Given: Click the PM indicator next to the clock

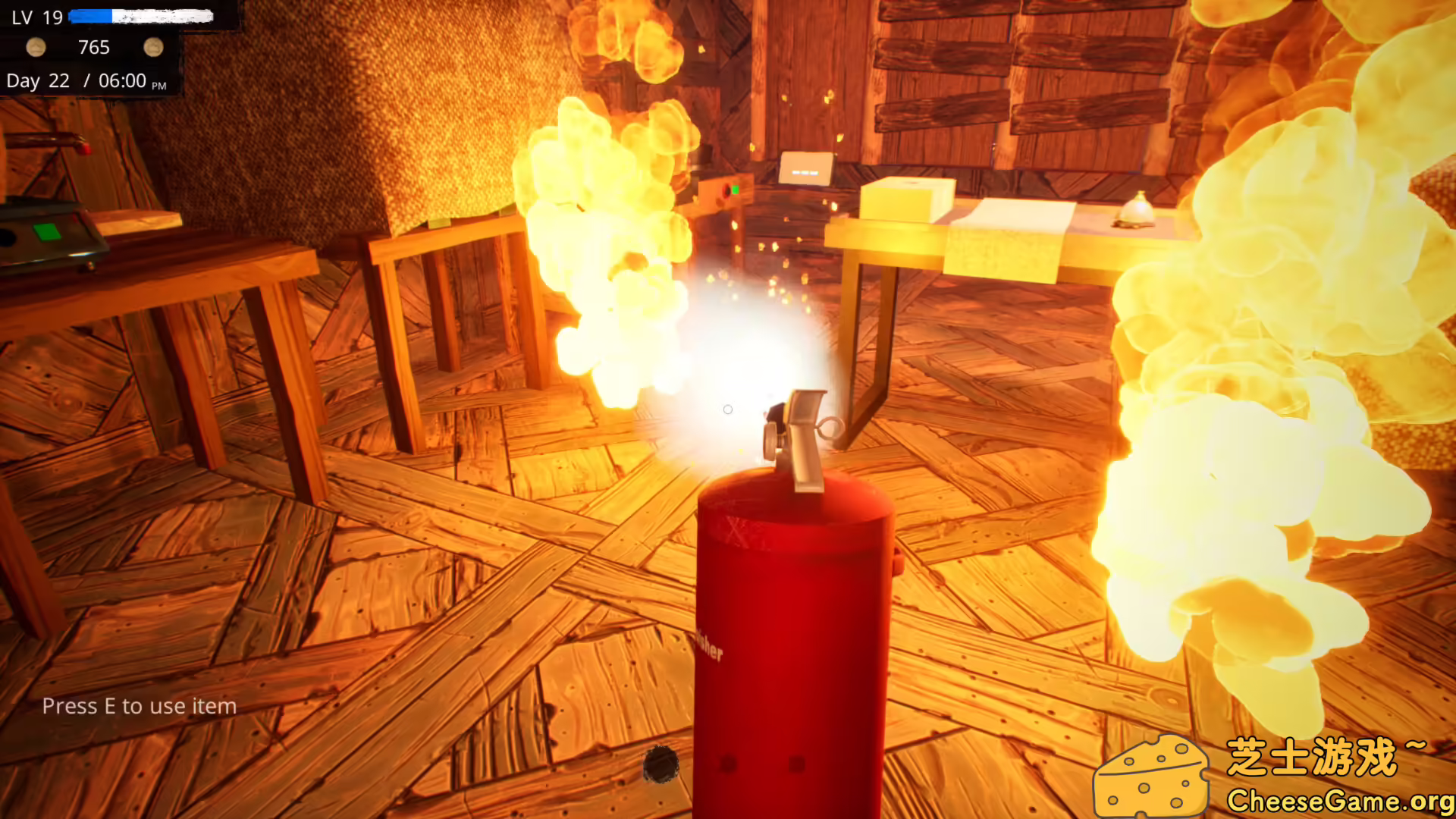Looking at the screenshot, I should 159,86.
